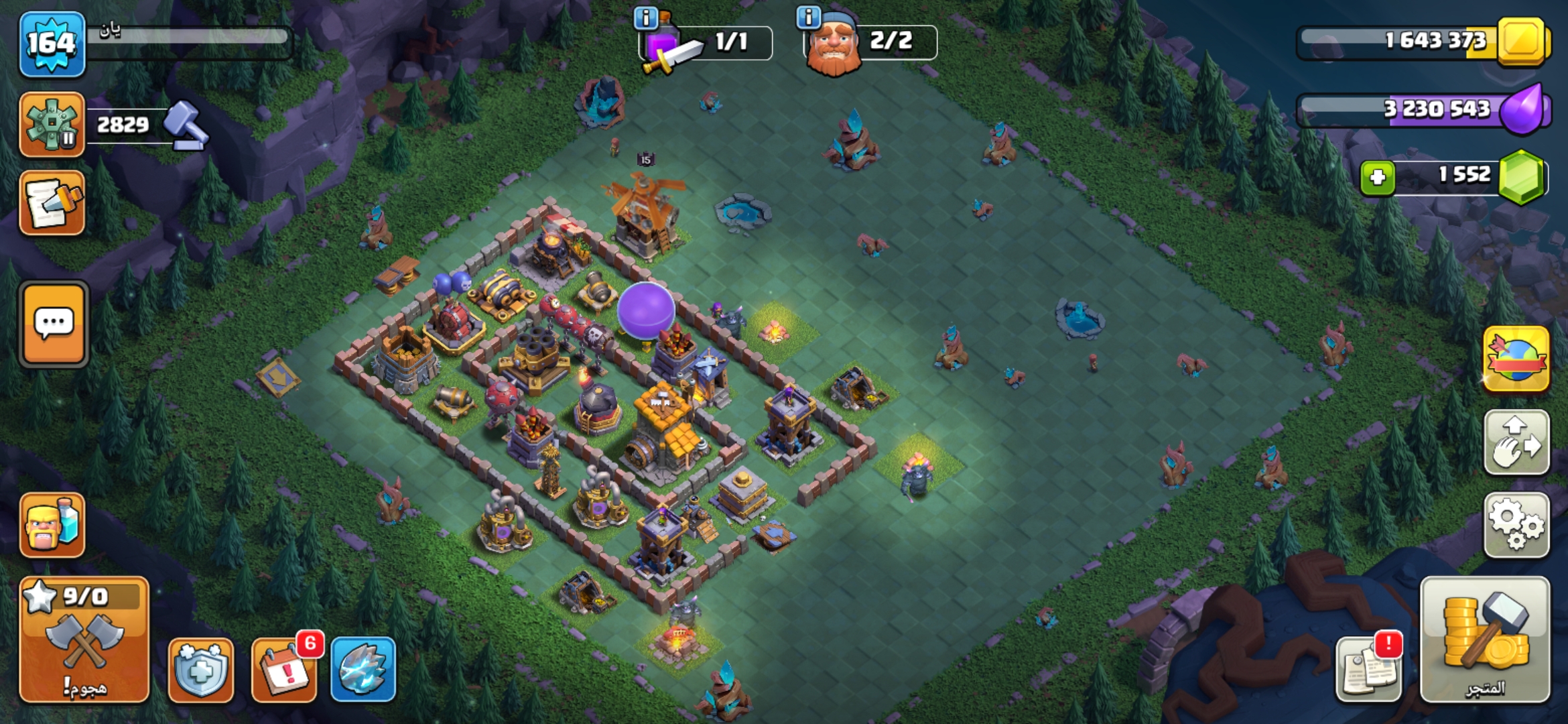Open the shop with gold coins and hammer
The image size is (1568, 724).
pyautogui.click(x=1485, y=640)
